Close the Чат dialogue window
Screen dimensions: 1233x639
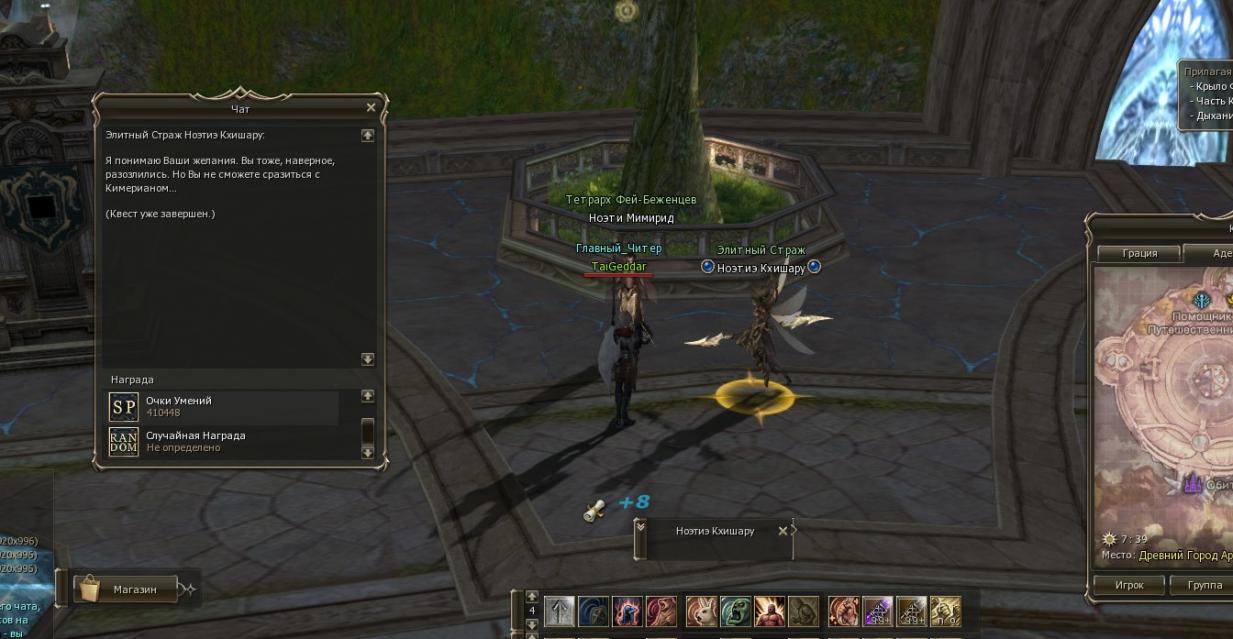coord(371,107)
